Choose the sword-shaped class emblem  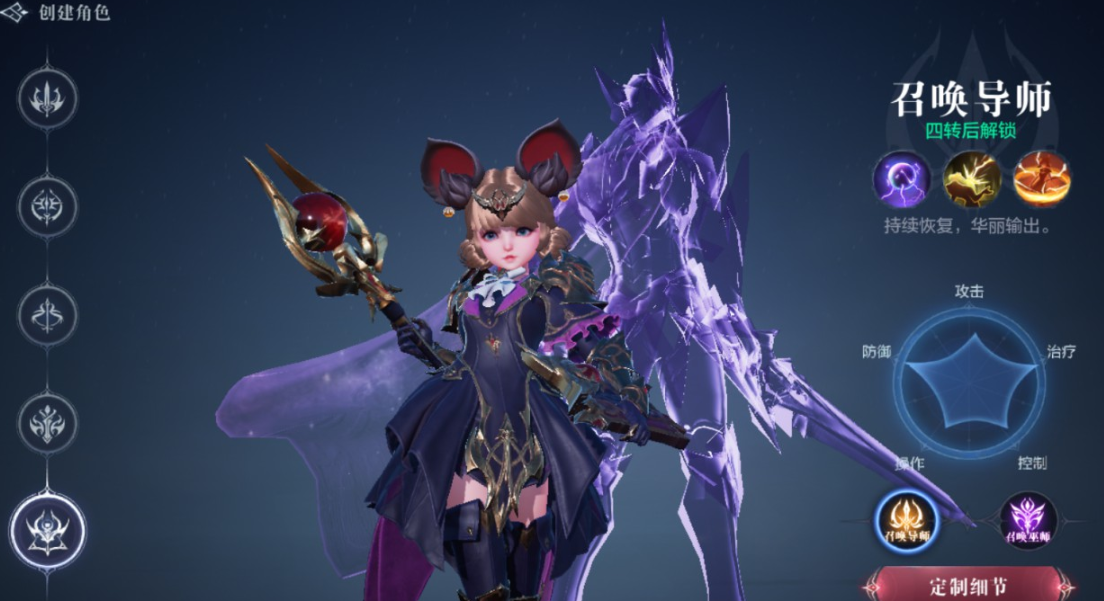click(47, 99)
